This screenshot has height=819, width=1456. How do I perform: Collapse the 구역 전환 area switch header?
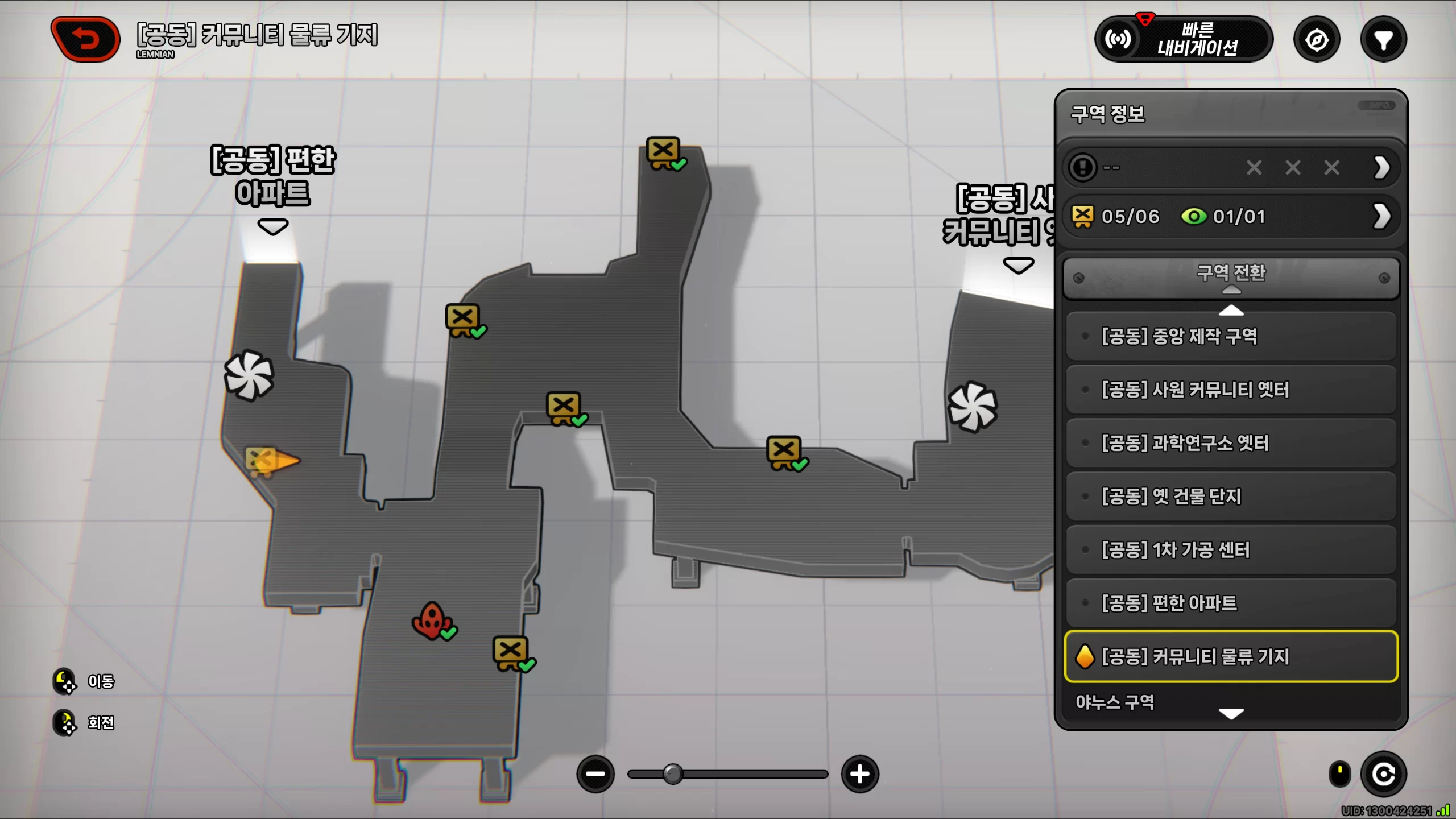coord(1231,277)
